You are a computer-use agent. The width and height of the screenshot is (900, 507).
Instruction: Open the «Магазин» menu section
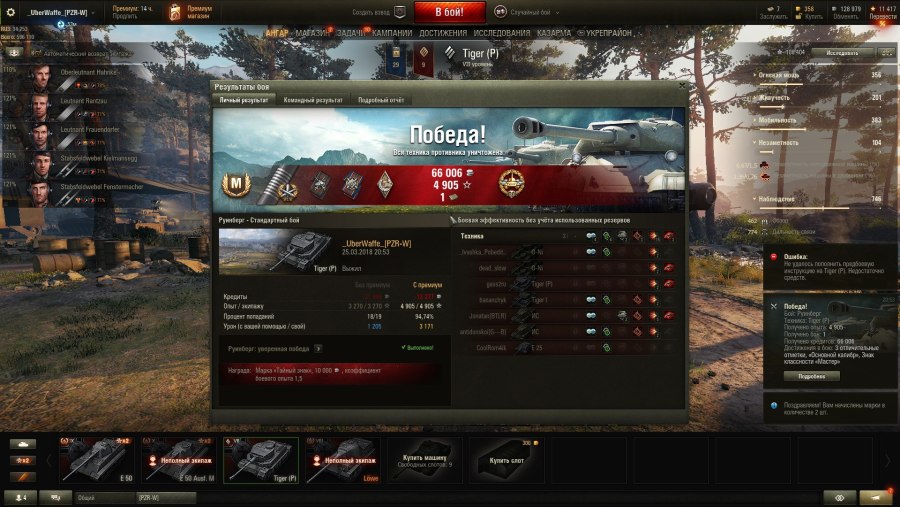312,33
